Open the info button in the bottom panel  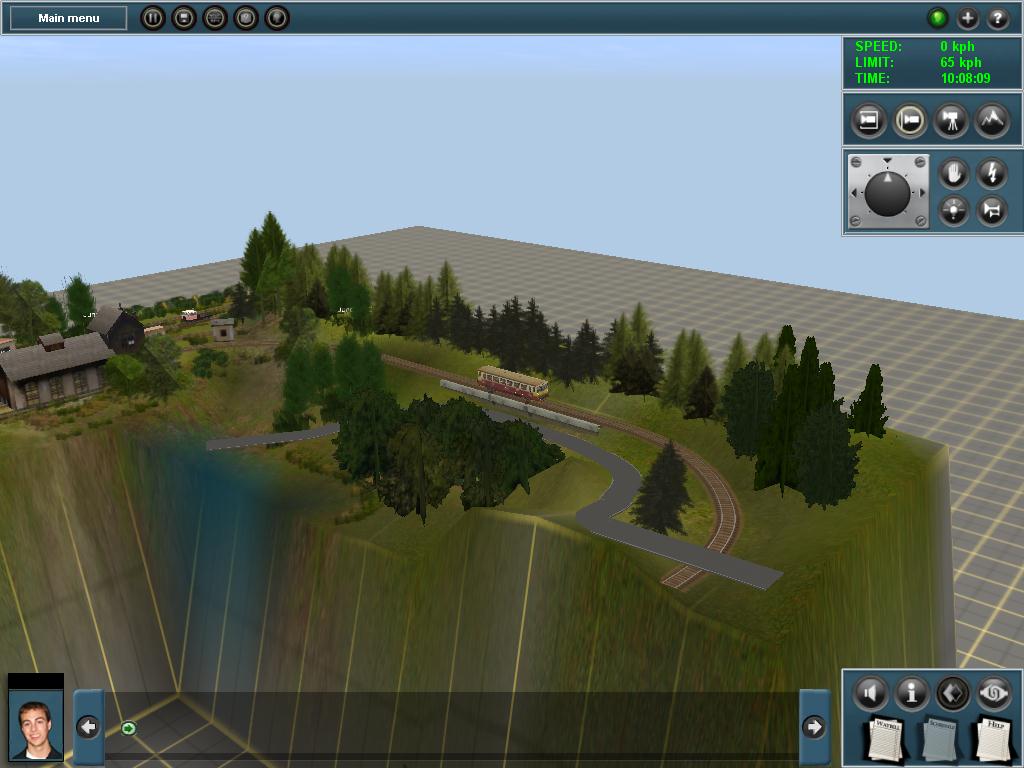coord(911,692)
